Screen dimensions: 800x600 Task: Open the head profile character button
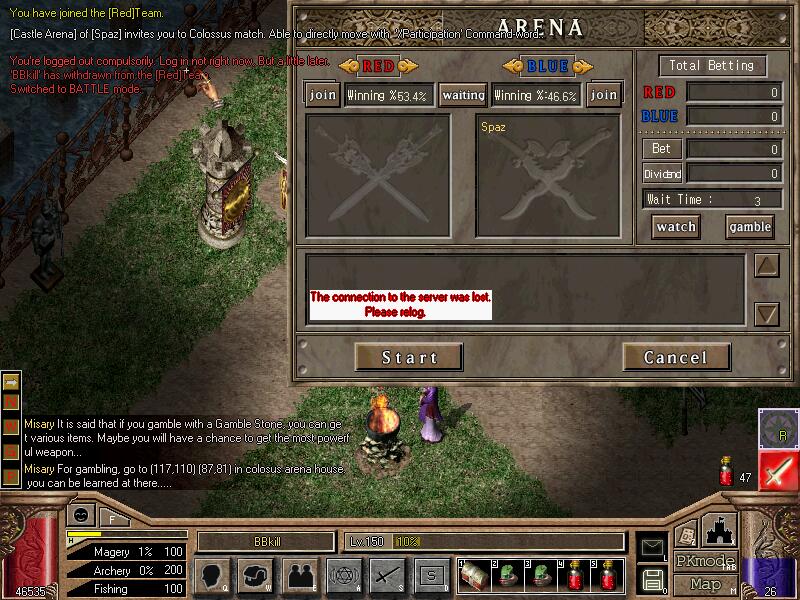(x=214, y=575)
